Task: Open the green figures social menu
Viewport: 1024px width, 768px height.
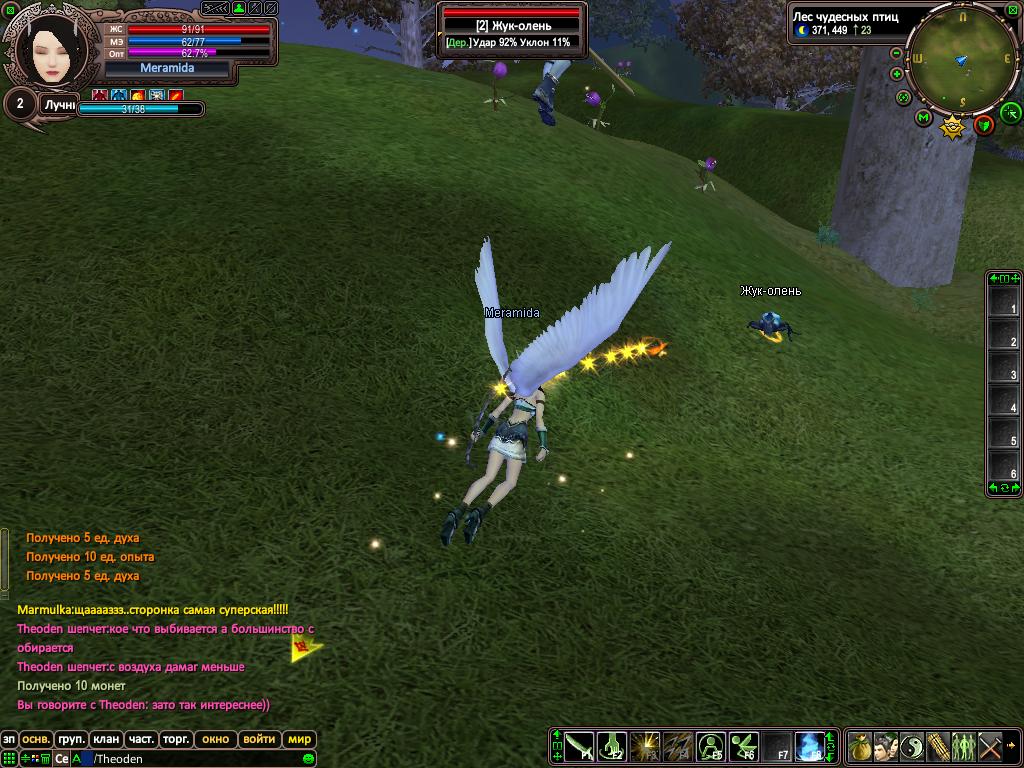Action: coord(963,746)
